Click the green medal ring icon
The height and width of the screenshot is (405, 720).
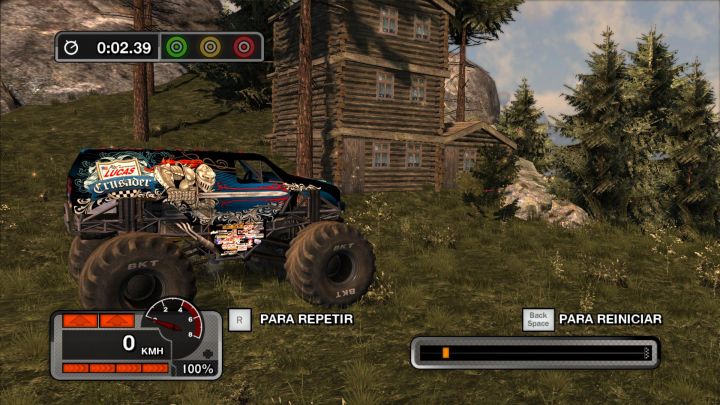177,47
